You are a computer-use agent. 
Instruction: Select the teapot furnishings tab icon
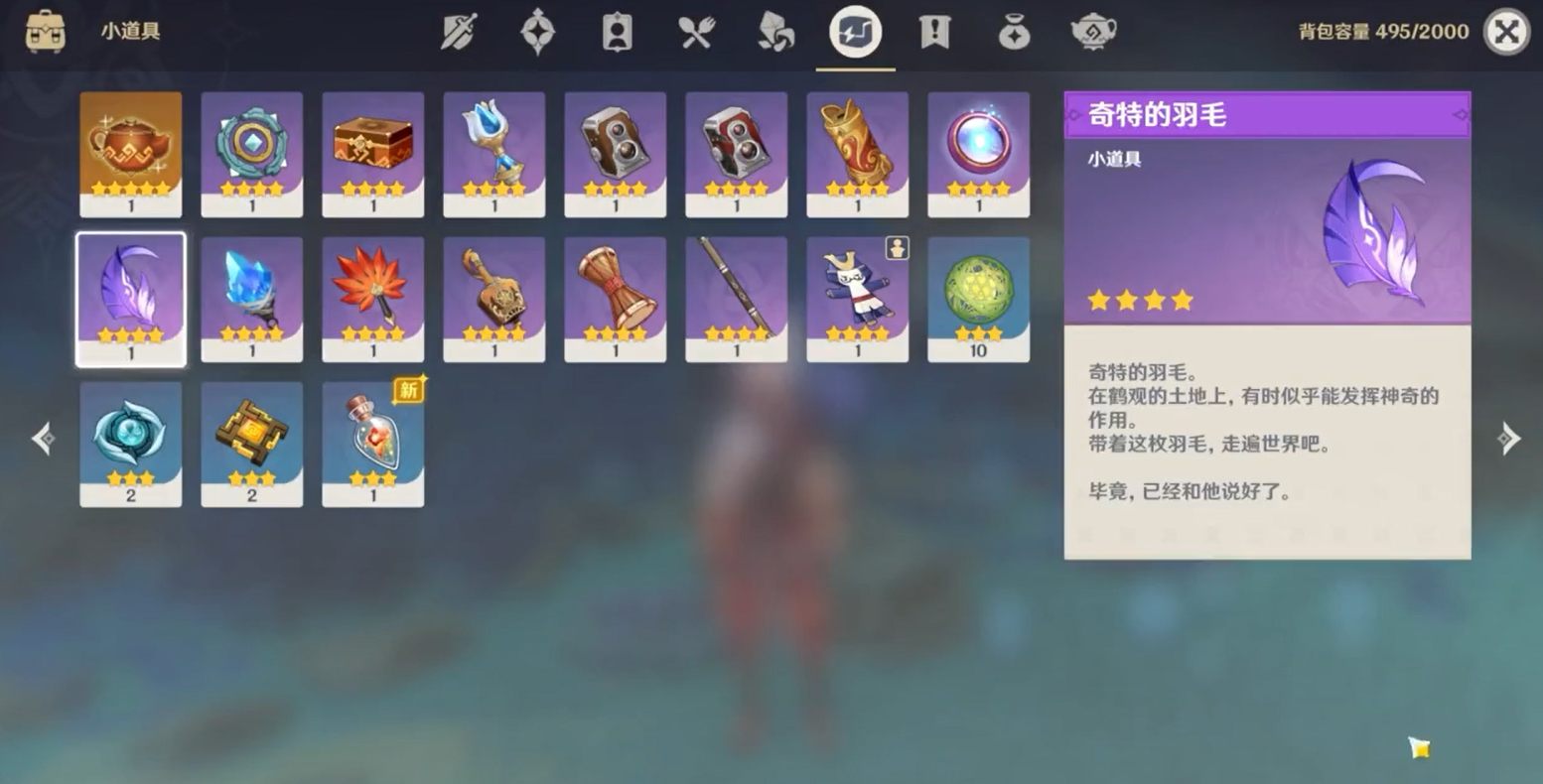[1092, 31]
